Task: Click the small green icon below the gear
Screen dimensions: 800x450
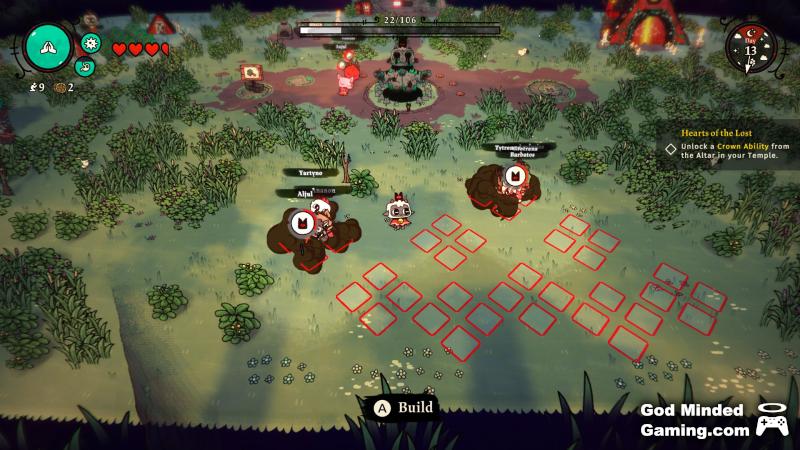Action: [x=84, y=67]
